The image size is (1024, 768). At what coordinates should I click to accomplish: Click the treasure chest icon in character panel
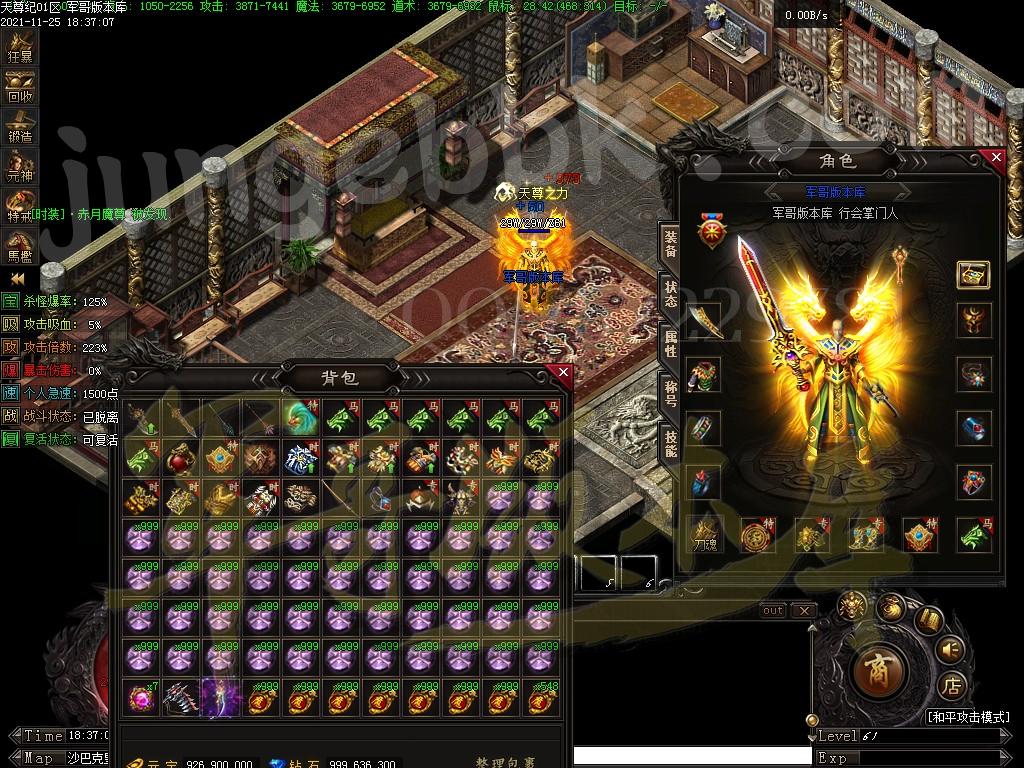pos(973,275)
